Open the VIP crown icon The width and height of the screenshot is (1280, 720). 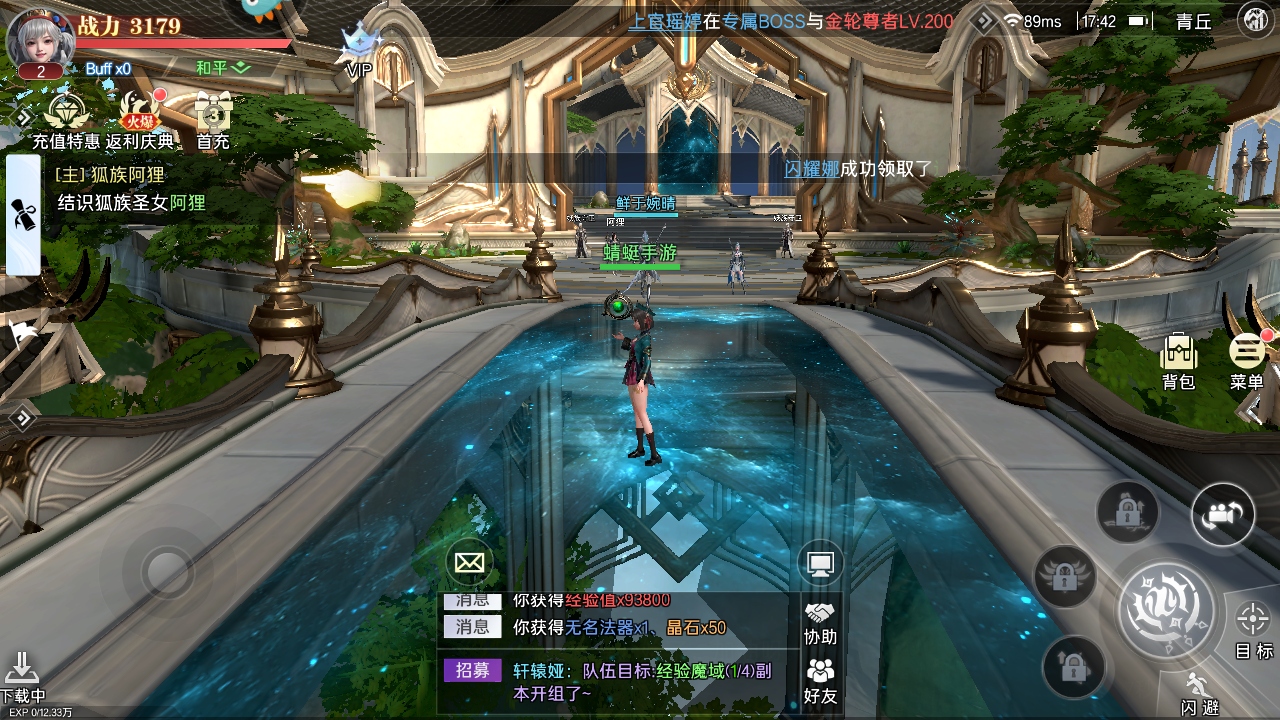pyautogui.click(x=358, y=50)
